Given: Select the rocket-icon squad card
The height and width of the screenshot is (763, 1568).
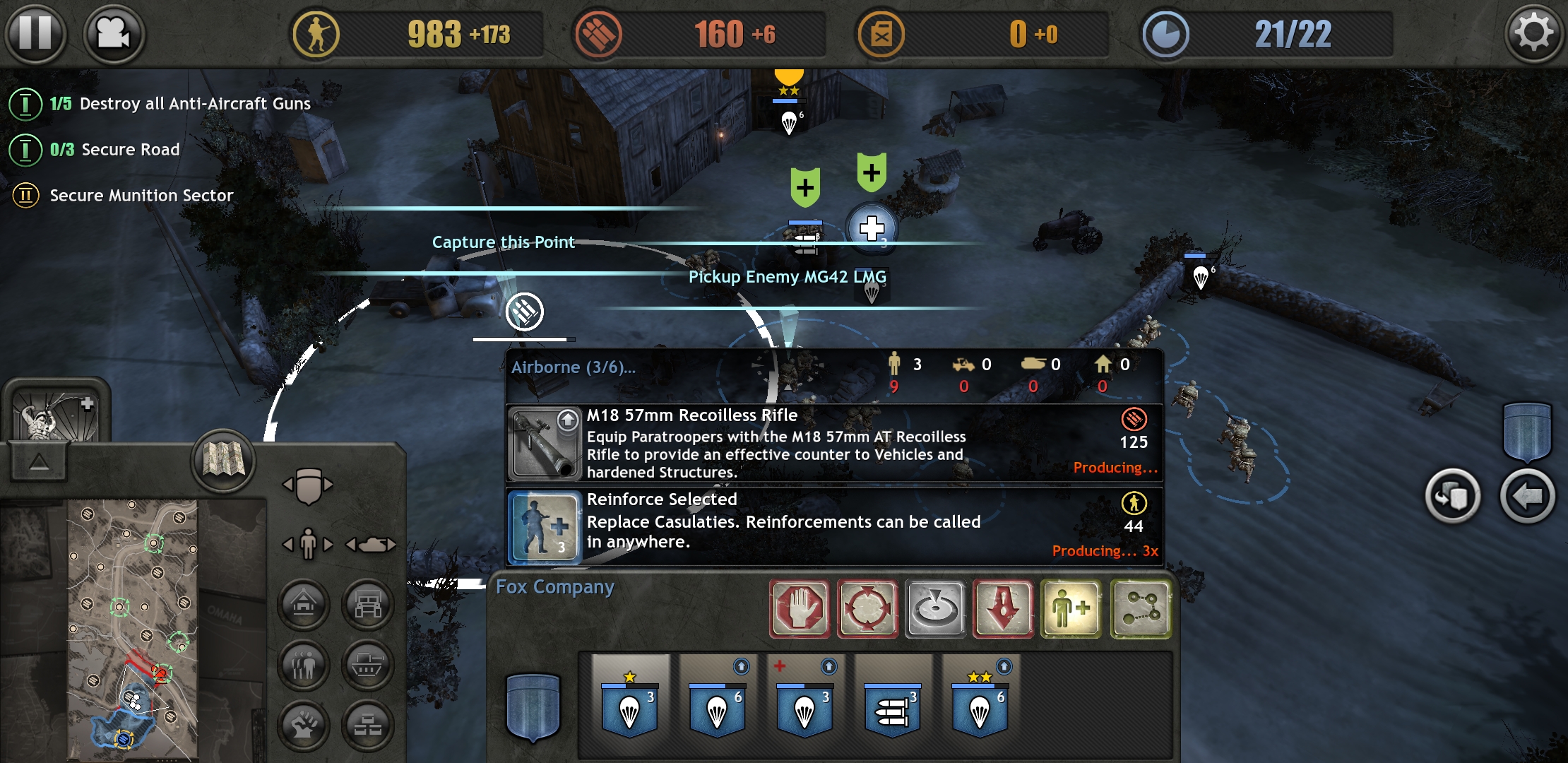Looking at the screenshot, I should click(x=893, y=703).
